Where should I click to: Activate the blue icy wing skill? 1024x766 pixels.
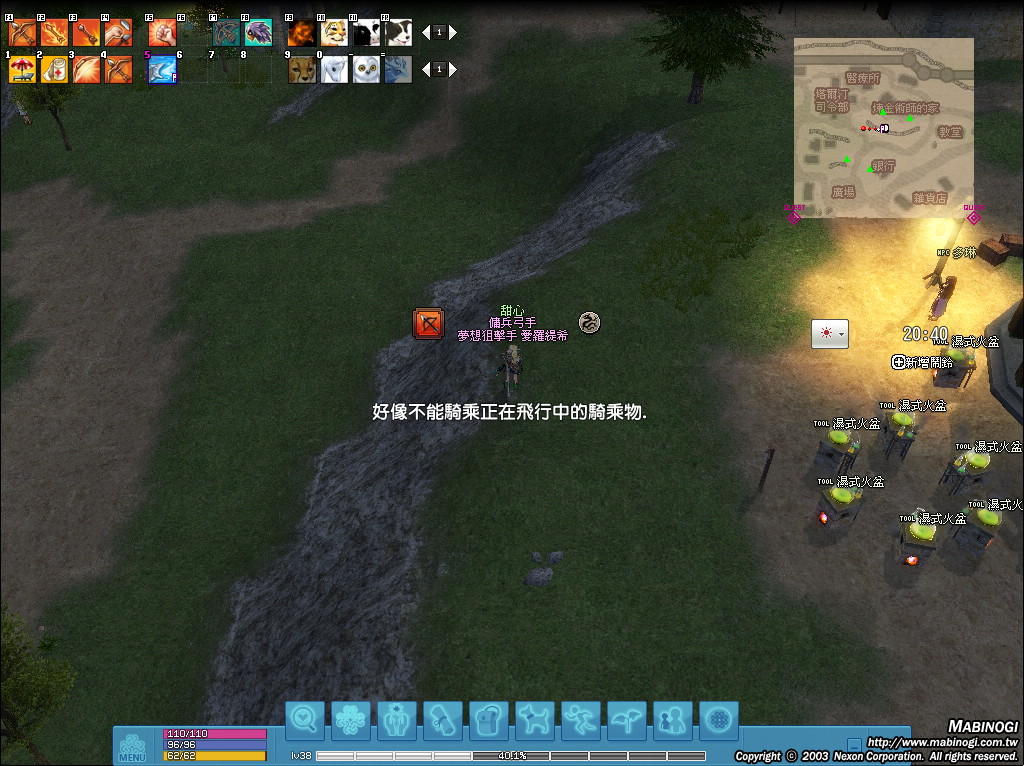(x=162, y=69)
